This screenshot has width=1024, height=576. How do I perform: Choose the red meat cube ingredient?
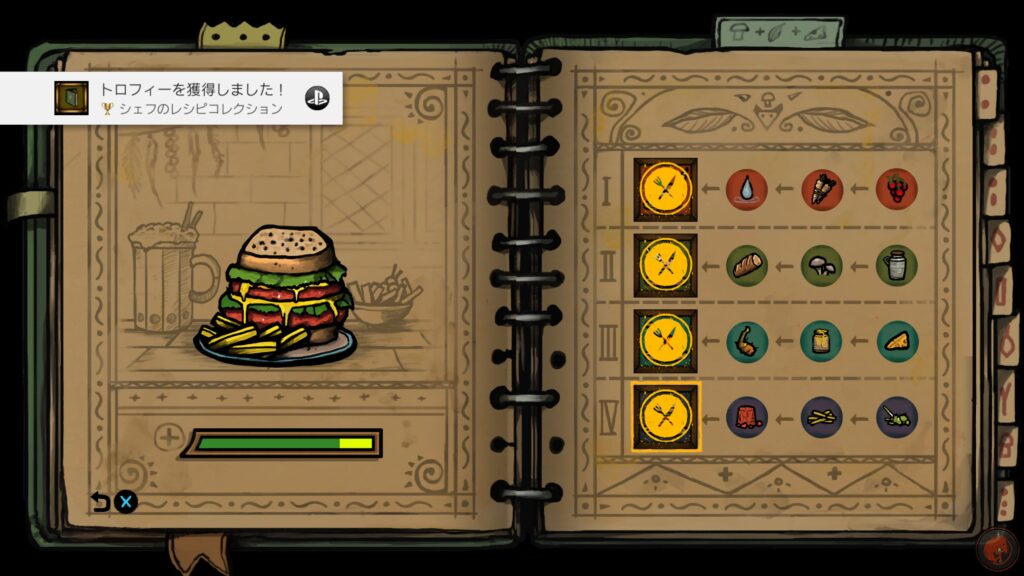tap(747, 417)
